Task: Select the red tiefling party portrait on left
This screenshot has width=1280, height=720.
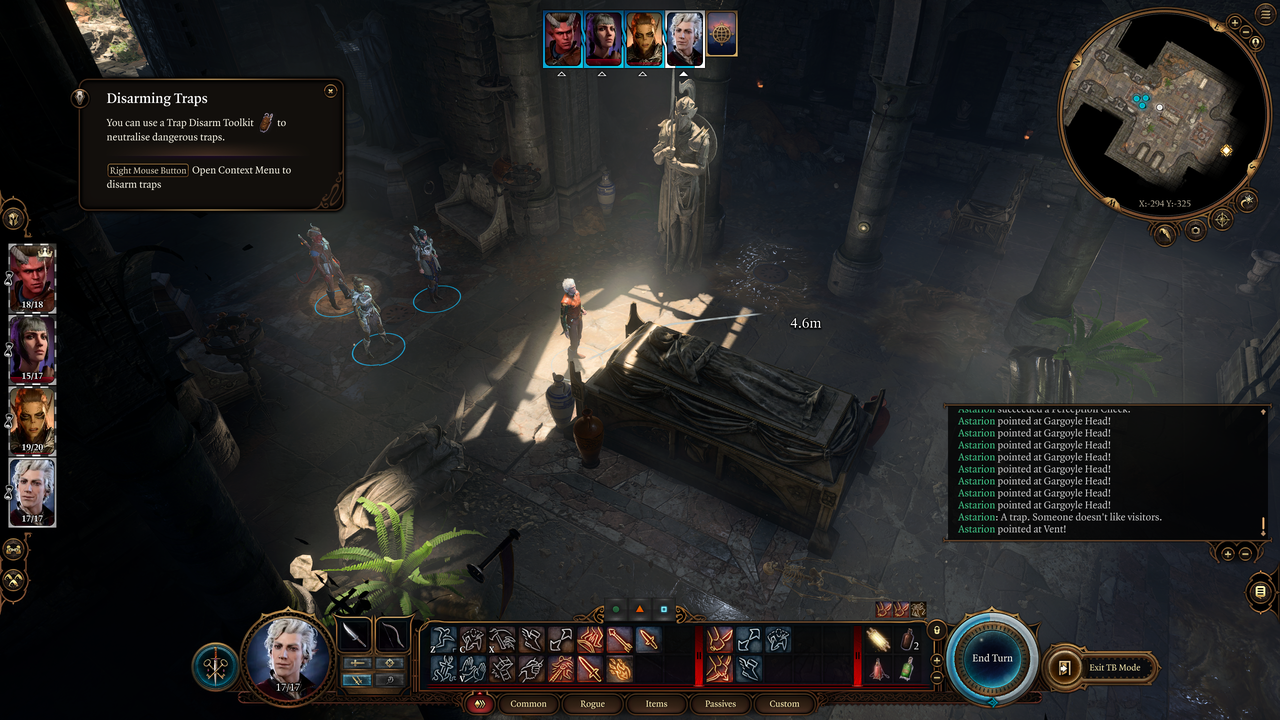Action: (x=32, y=277)
